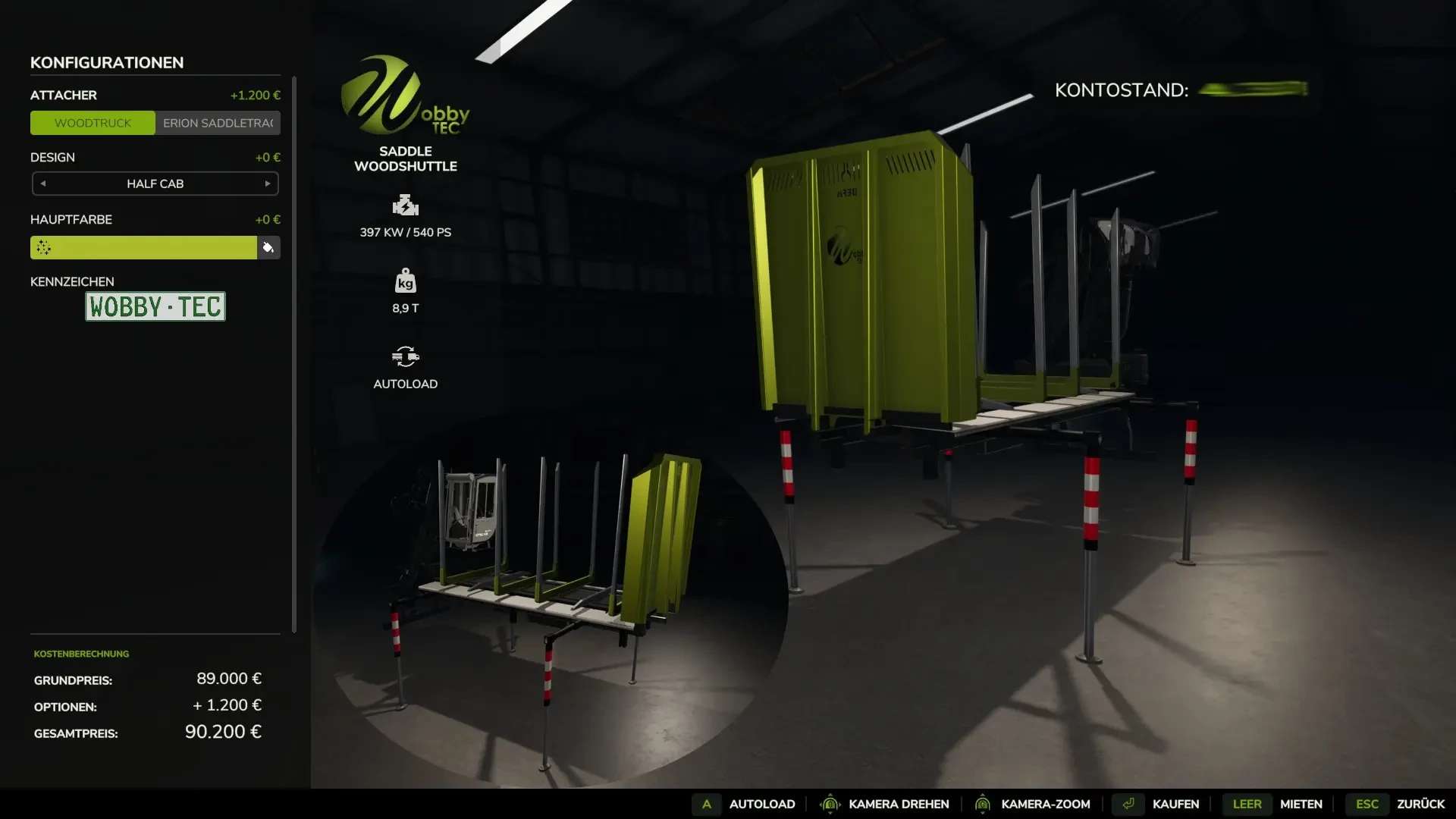Edit the WOBBY-TEC licence plate
The image size is (1456, 819).
155,307
